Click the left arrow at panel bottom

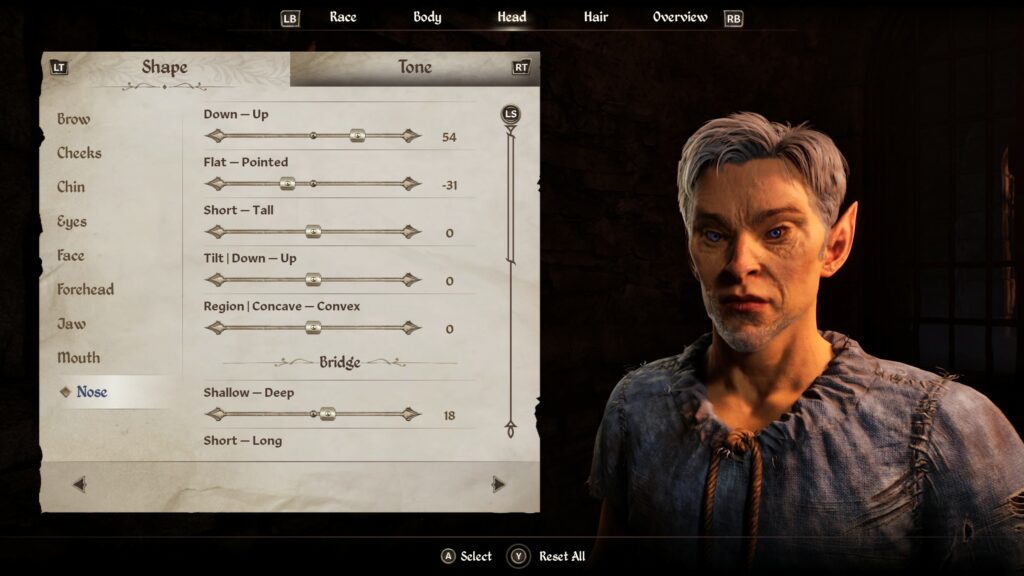click(x=80, y=485)
